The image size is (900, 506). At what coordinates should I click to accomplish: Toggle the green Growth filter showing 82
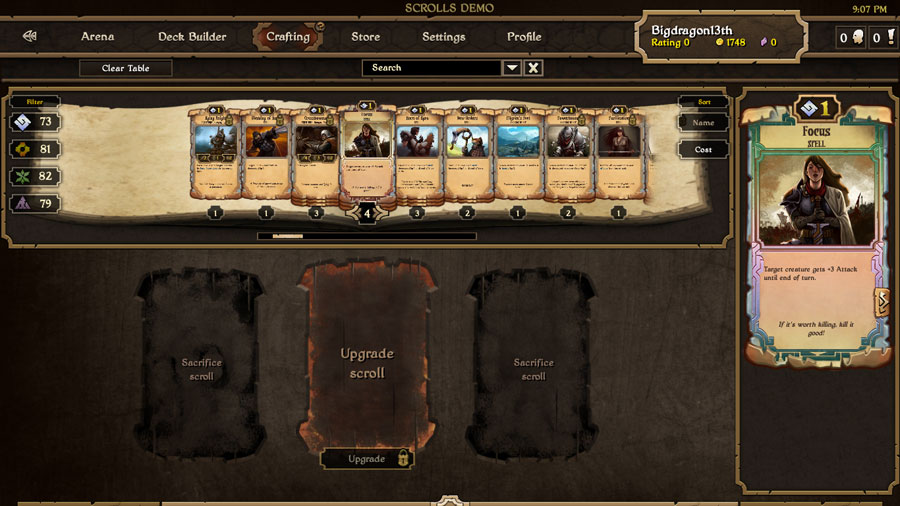[x=35, y=176]
